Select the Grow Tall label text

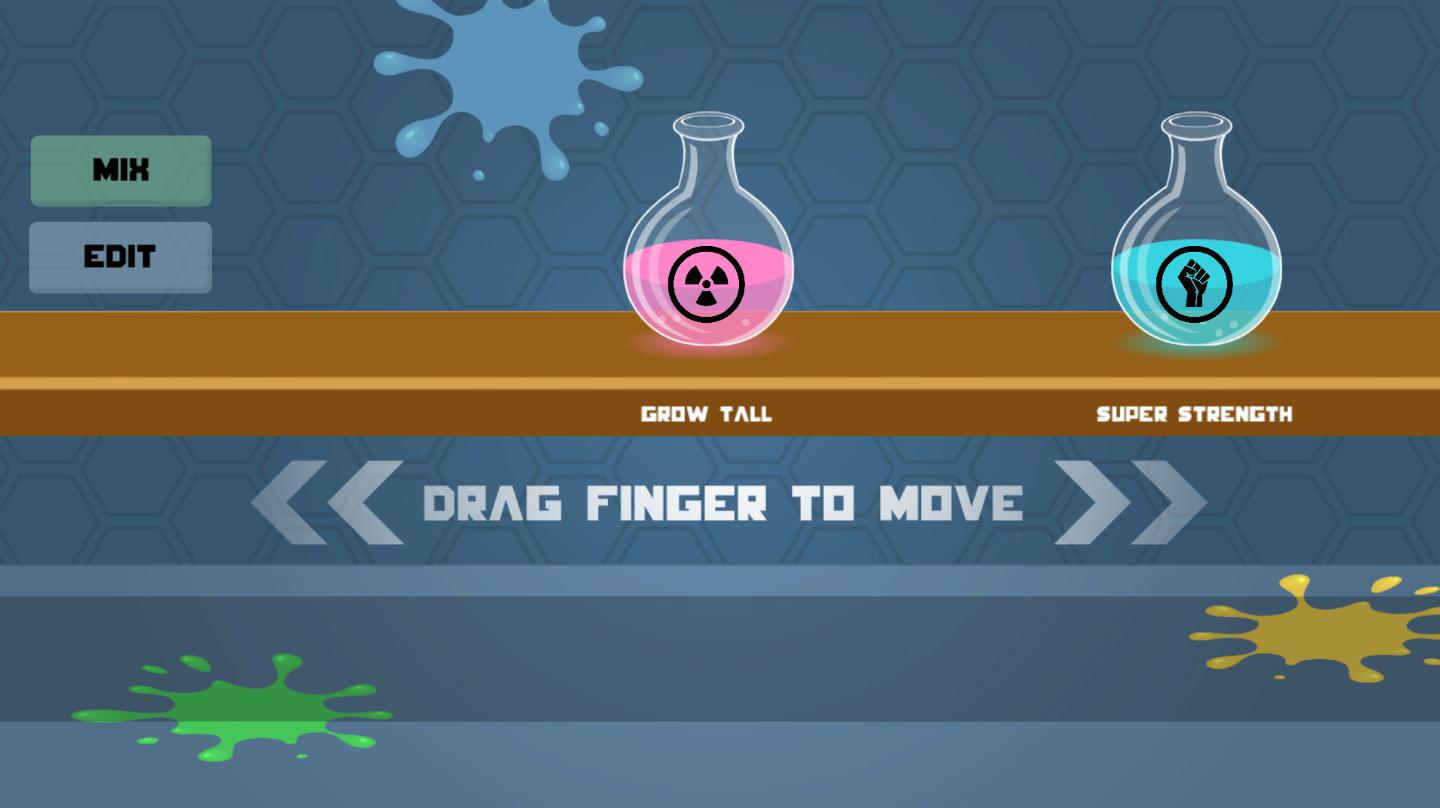pyautogui.click(x=706, y=413)
